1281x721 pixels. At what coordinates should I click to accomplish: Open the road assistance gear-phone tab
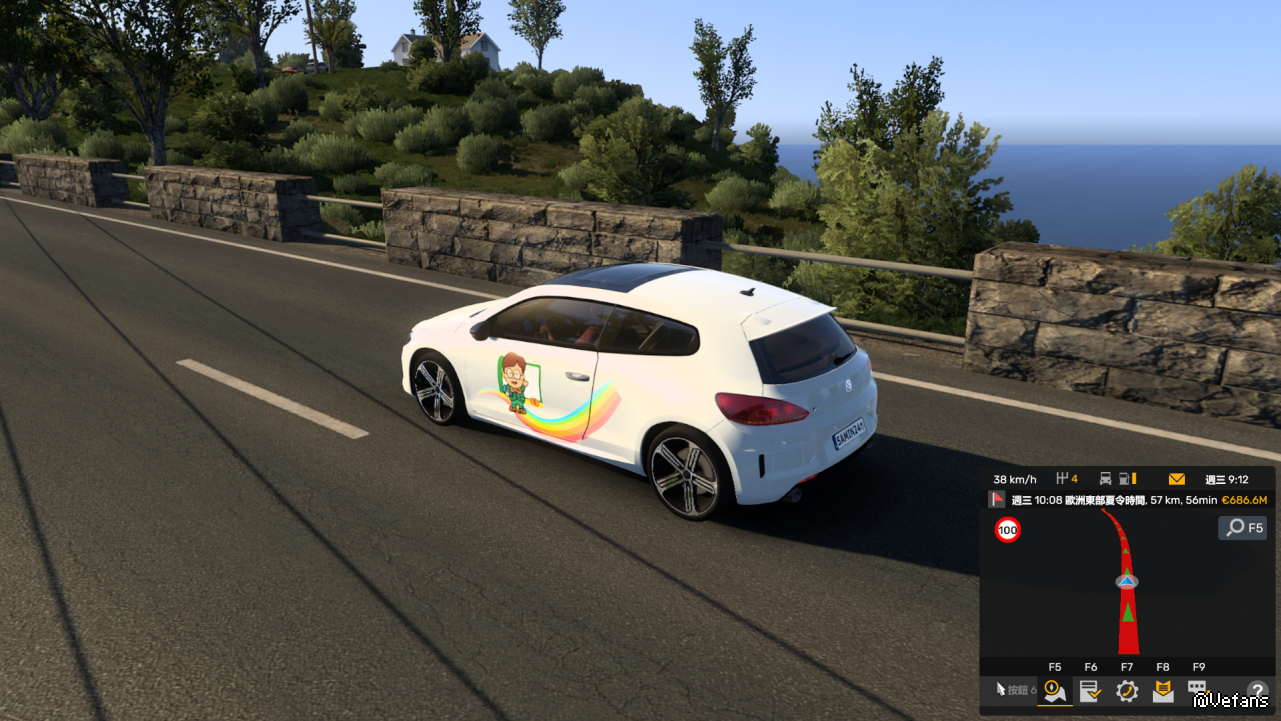[x=1127, y=690]
